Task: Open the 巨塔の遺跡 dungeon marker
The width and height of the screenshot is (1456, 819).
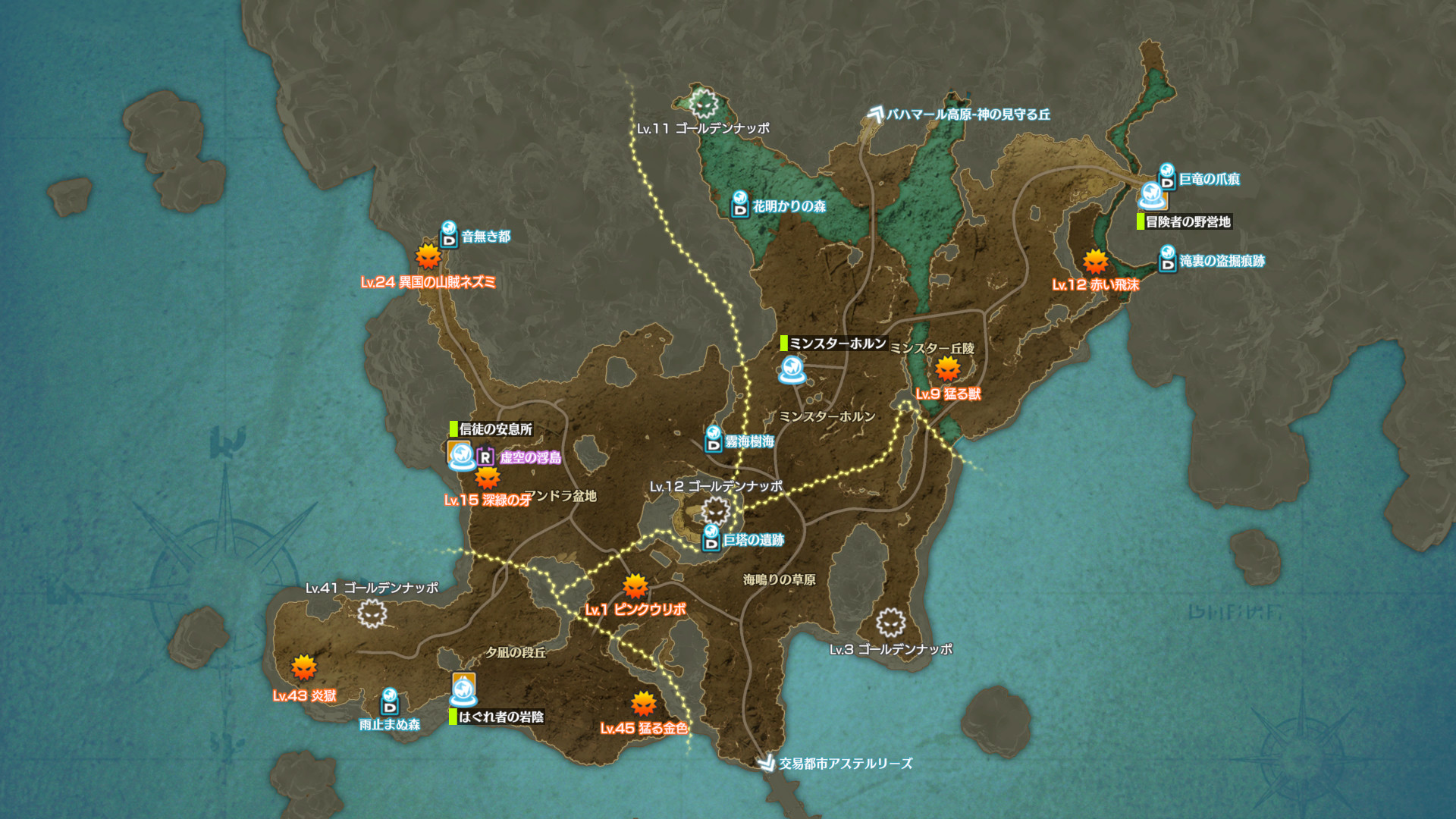Action: tap(711, 538)
